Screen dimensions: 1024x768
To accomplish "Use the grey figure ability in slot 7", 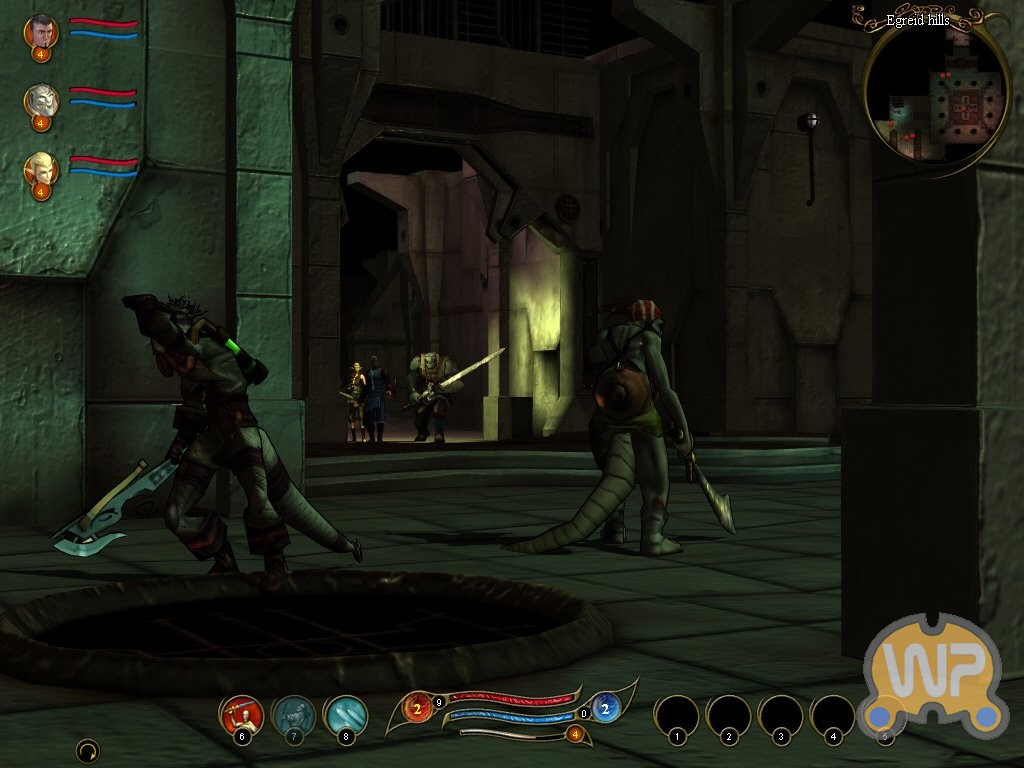I will 293,714.
